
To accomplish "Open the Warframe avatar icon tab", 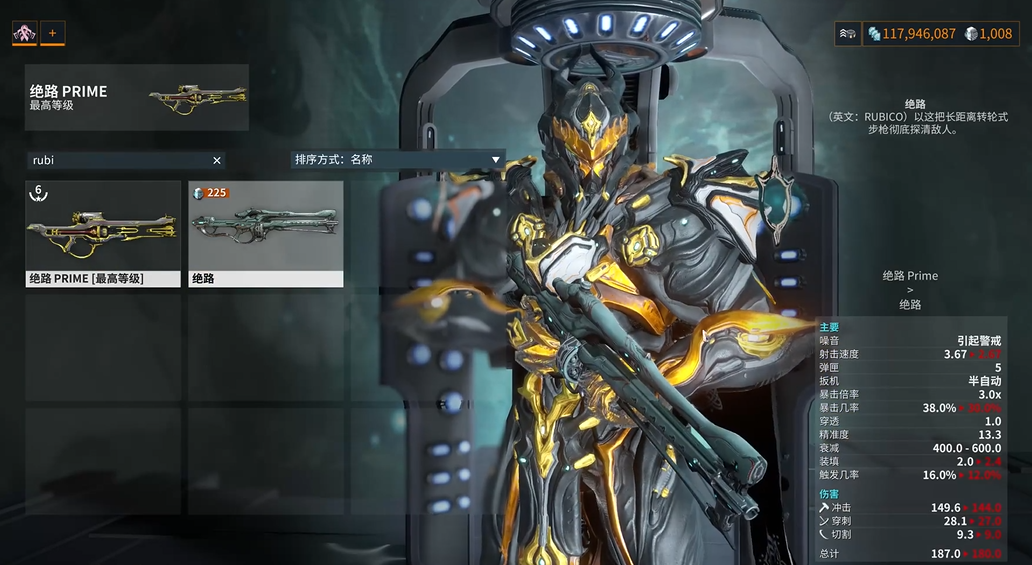I will tap(25, 33).
